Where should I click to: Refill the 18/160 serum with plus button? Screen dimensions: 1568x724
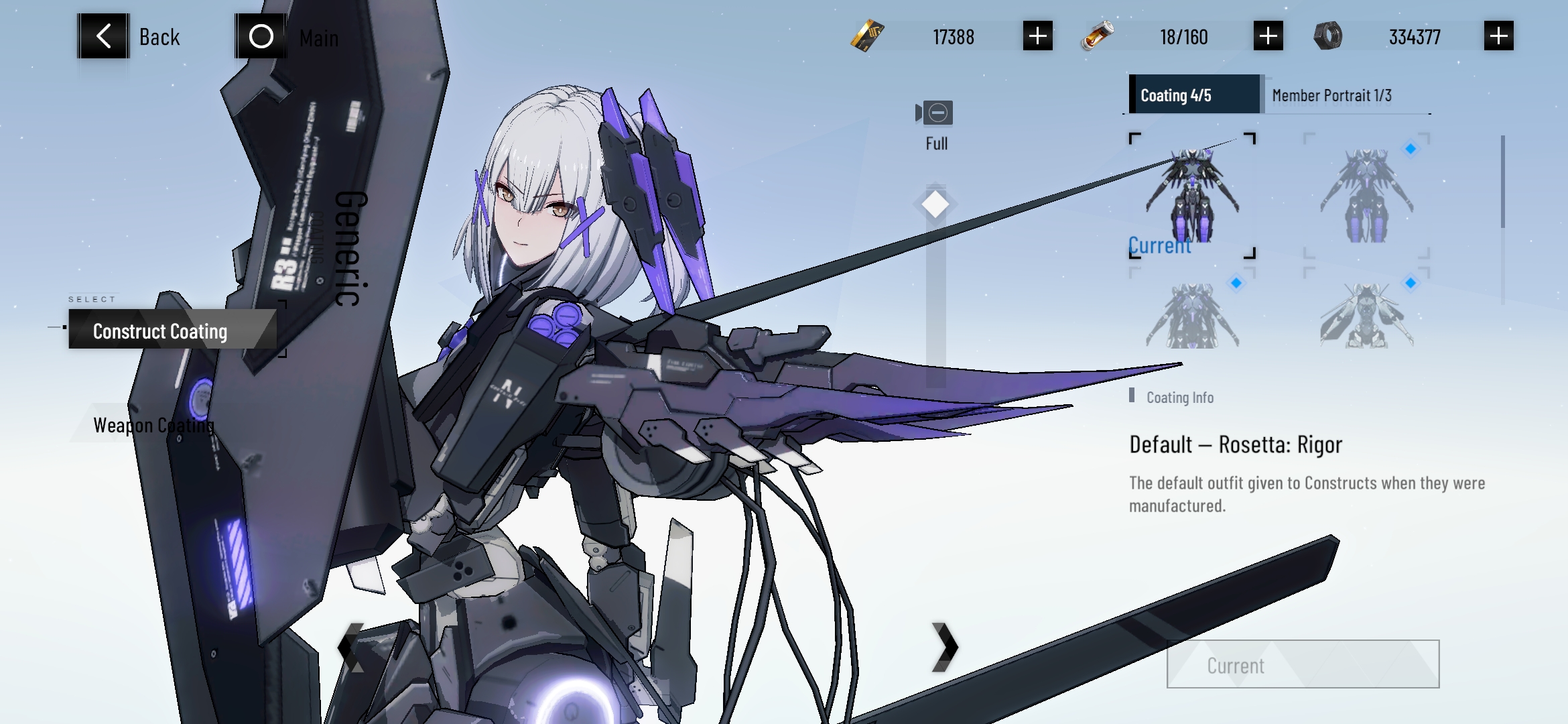(1268, 36)
